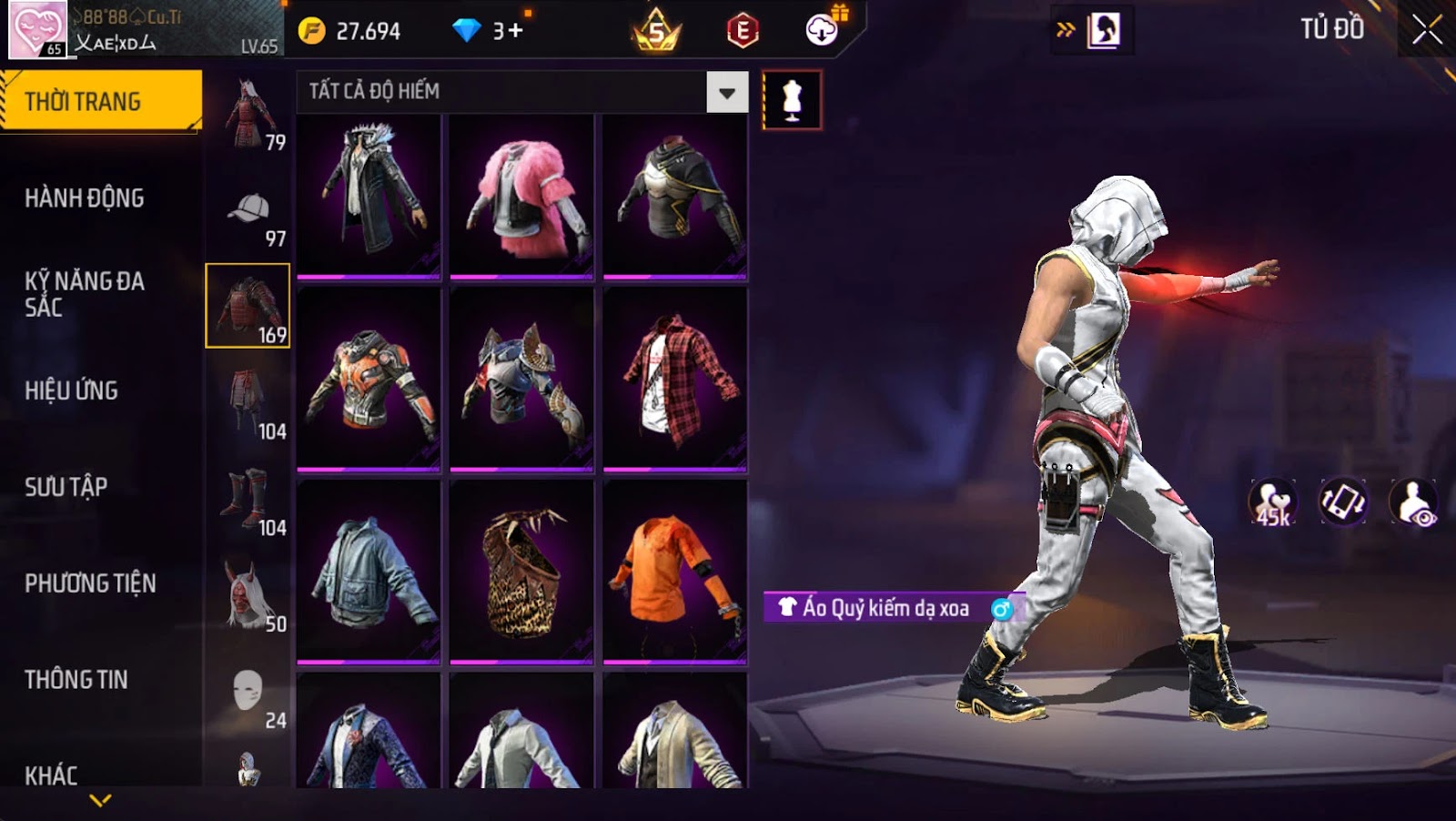Image resolution: width=1456 pixels, height=821 pixels.
Task: Choose the red plaid shirt item
Action: [x=675, y=380]
